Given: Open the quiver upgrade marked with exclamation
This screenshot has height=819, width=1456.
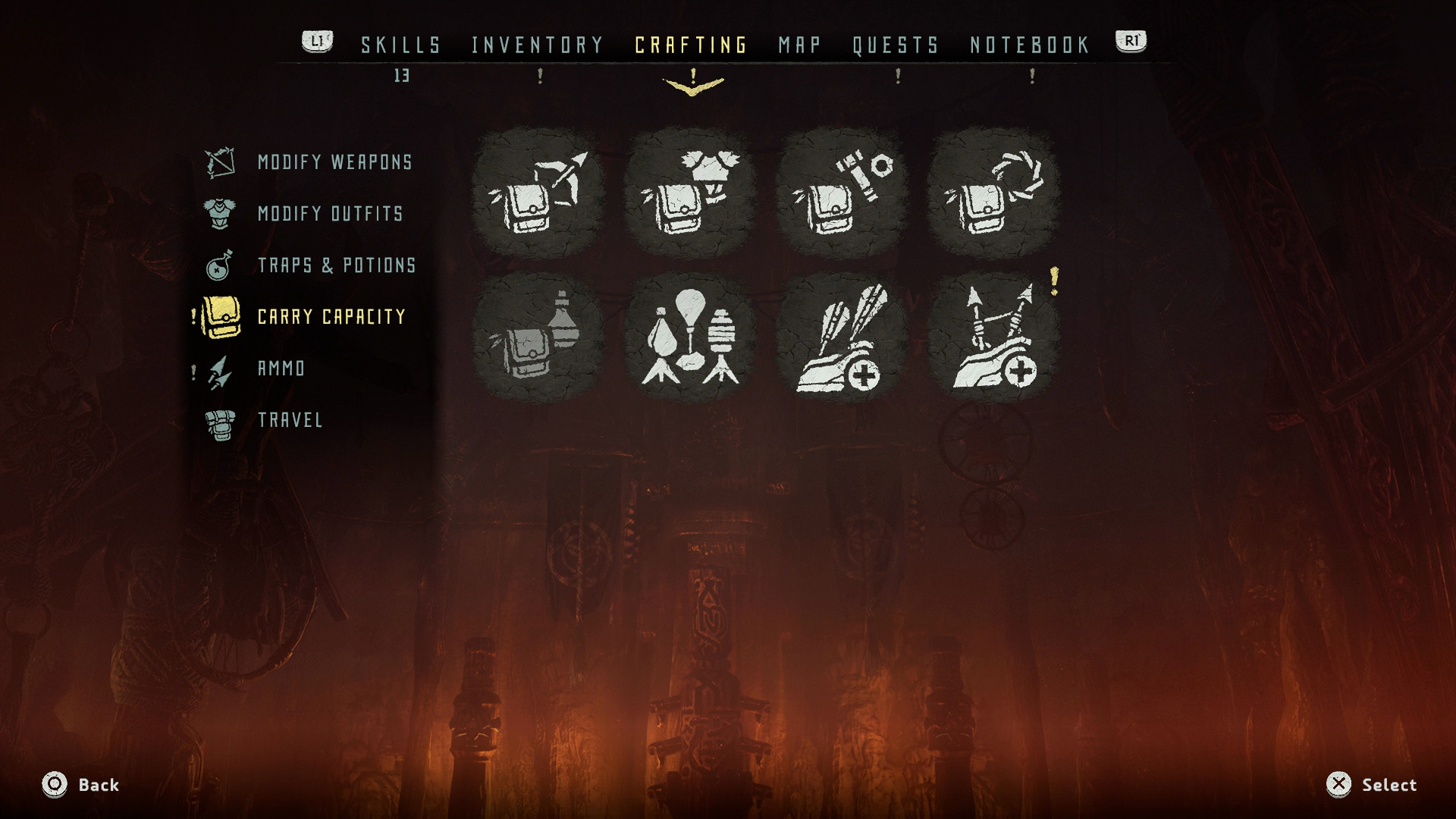Looking at the screenshot, I should coord(993,337).
